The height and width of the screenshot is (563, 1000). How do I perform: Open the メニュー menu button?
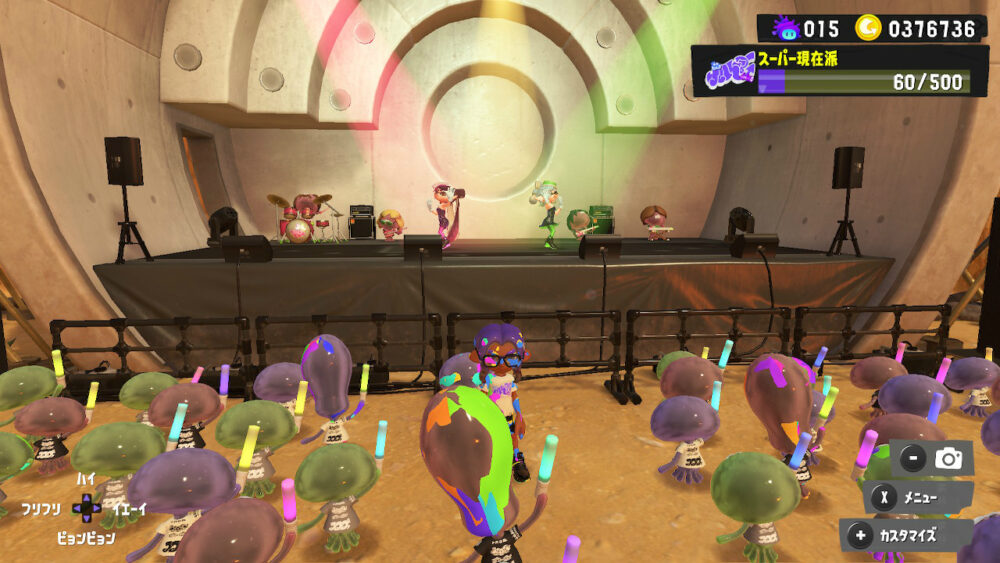919,497
